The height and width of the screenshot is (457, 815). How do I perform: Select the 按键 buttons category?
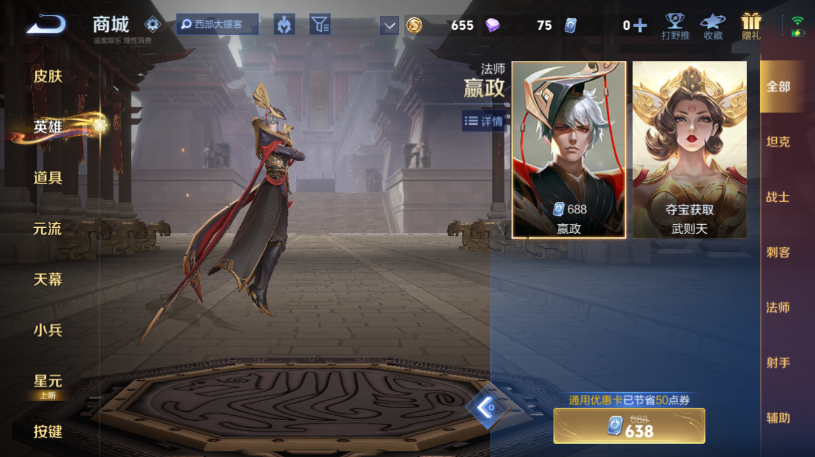[47, 432]
